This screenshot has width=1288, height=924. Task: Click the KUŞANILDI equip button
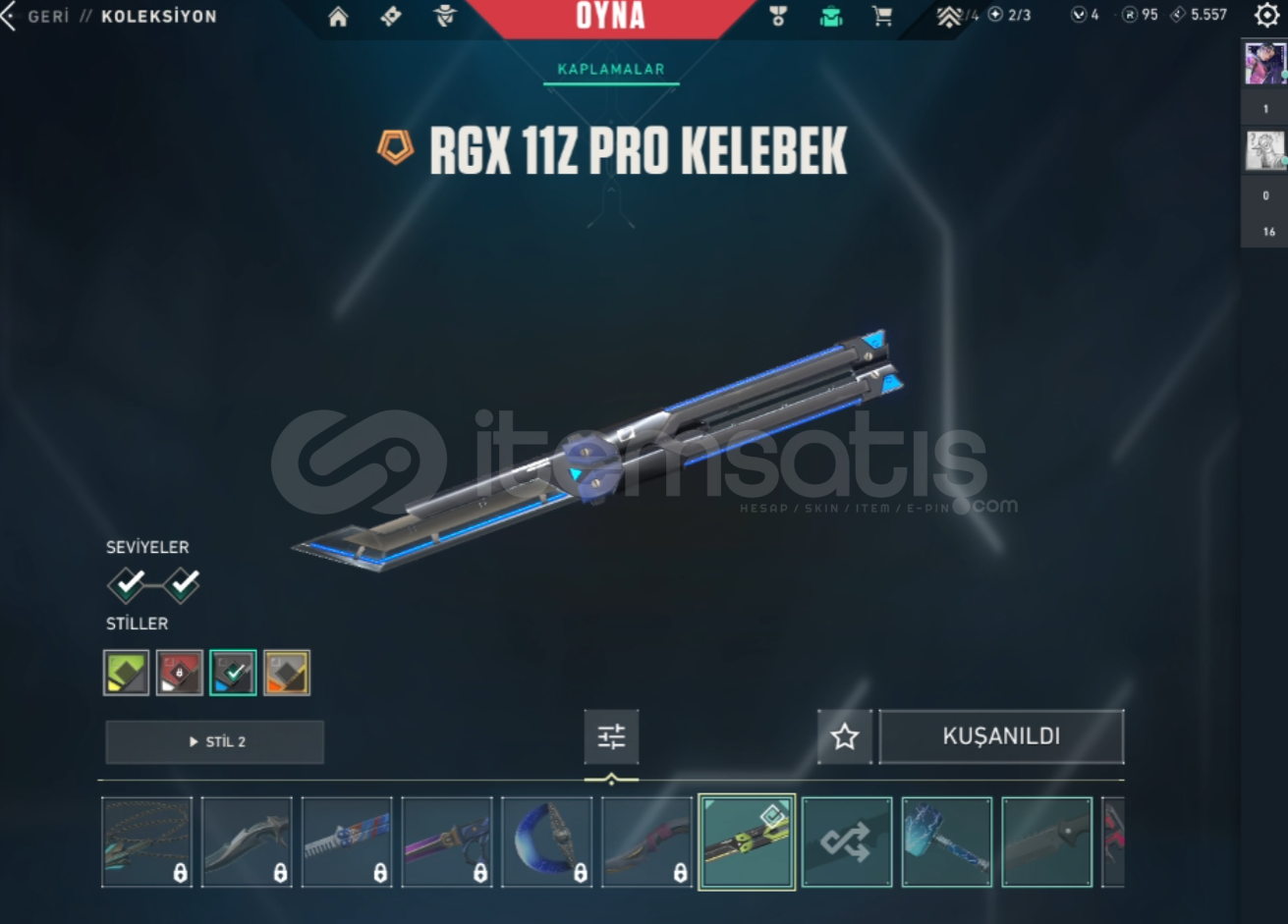coord(1001,736)
